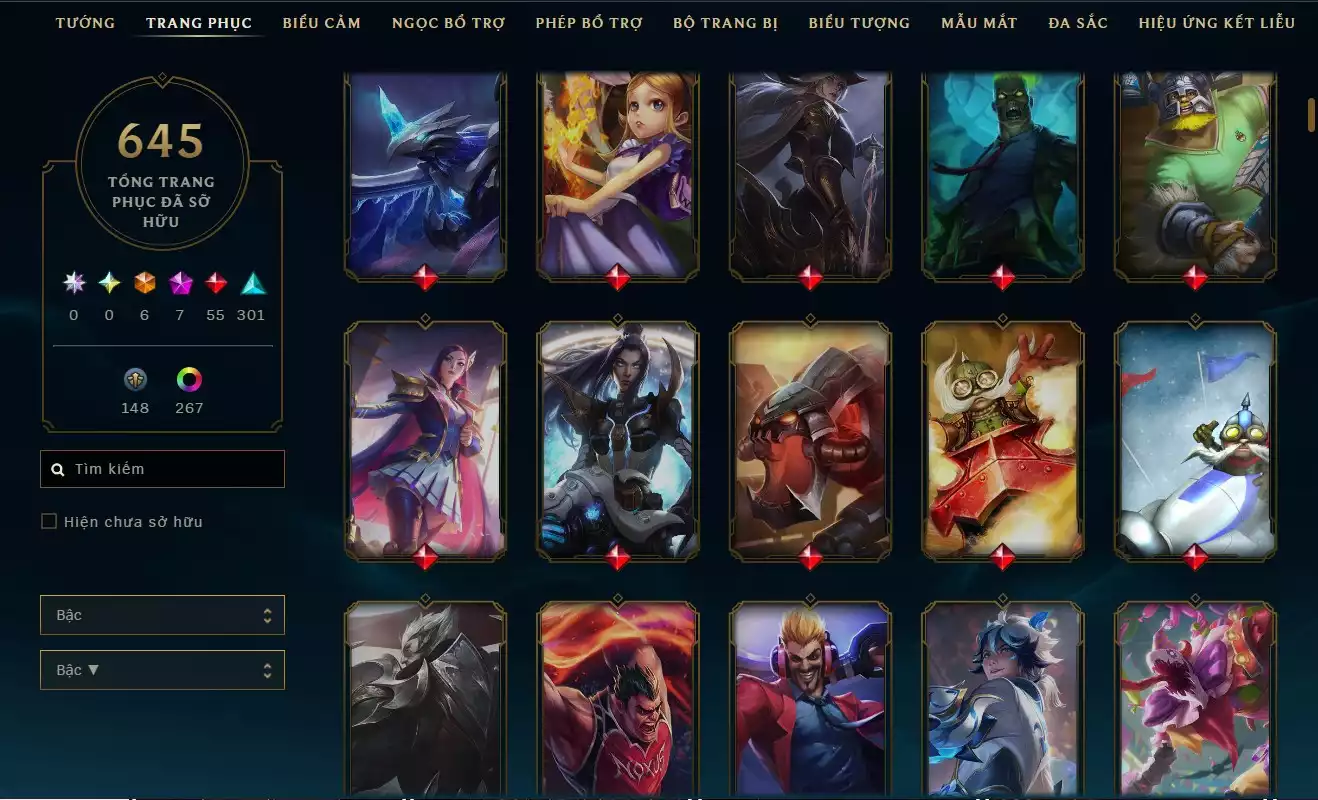Switch to the TƯỚNG tab
Image resolution: width=1318 pixels, height=800 pixels.
click(86, 22)
